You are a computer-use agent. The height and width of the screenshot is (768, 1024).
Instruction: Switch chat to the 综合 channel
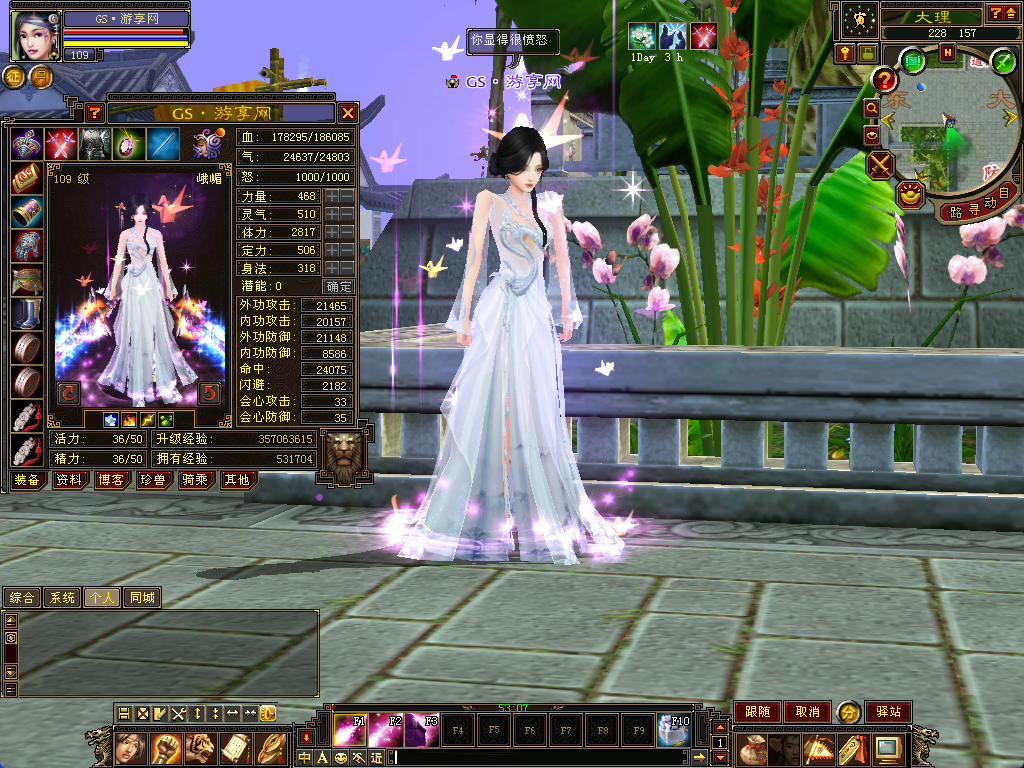(x=21, y=598)
